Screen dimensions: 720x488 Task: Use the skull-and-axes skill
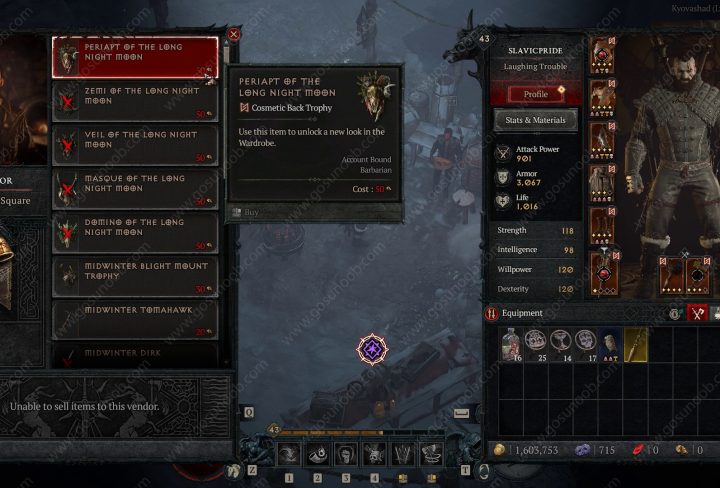coord(374,455)
